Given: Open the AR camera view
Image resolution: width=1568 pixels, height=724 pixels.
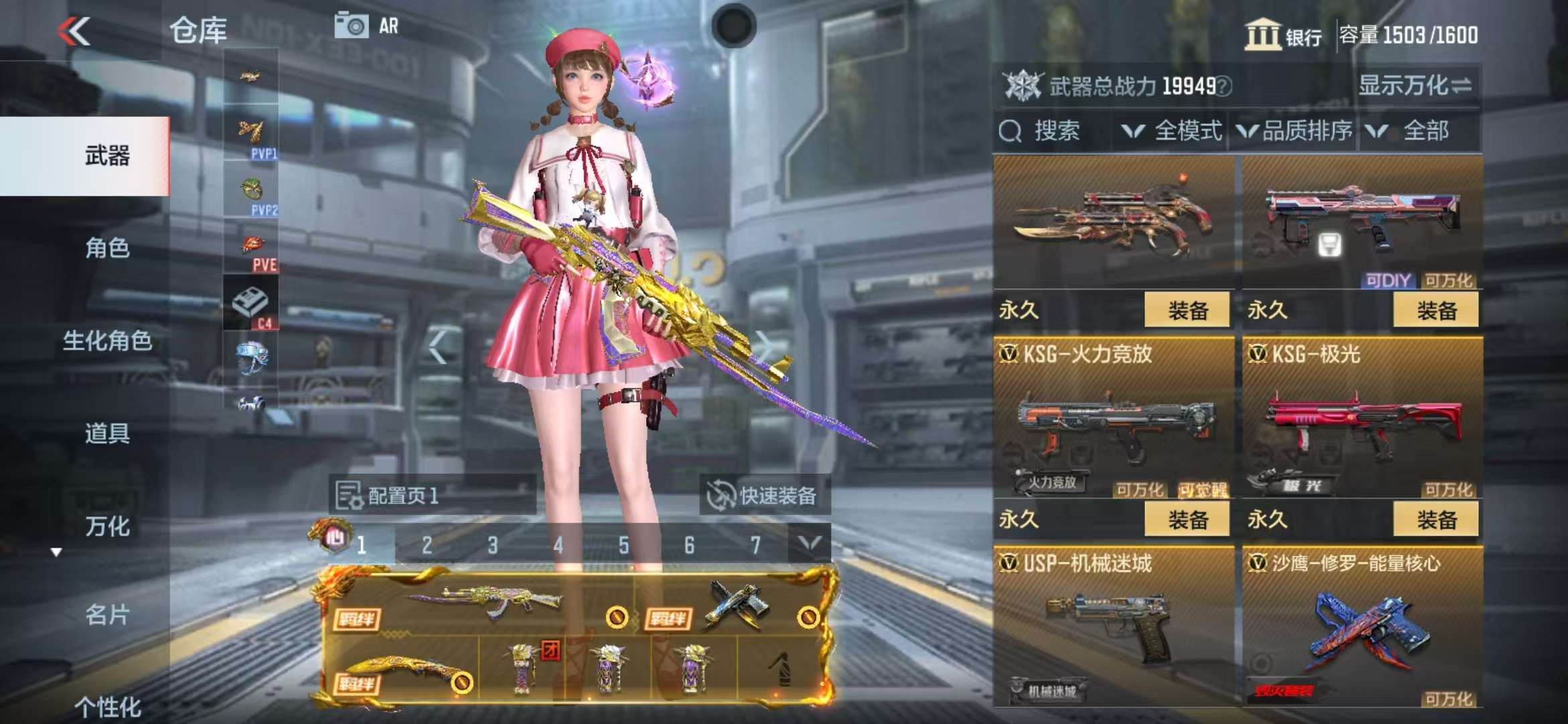Looking at the screenshot, I should click(x=366, y=27).
